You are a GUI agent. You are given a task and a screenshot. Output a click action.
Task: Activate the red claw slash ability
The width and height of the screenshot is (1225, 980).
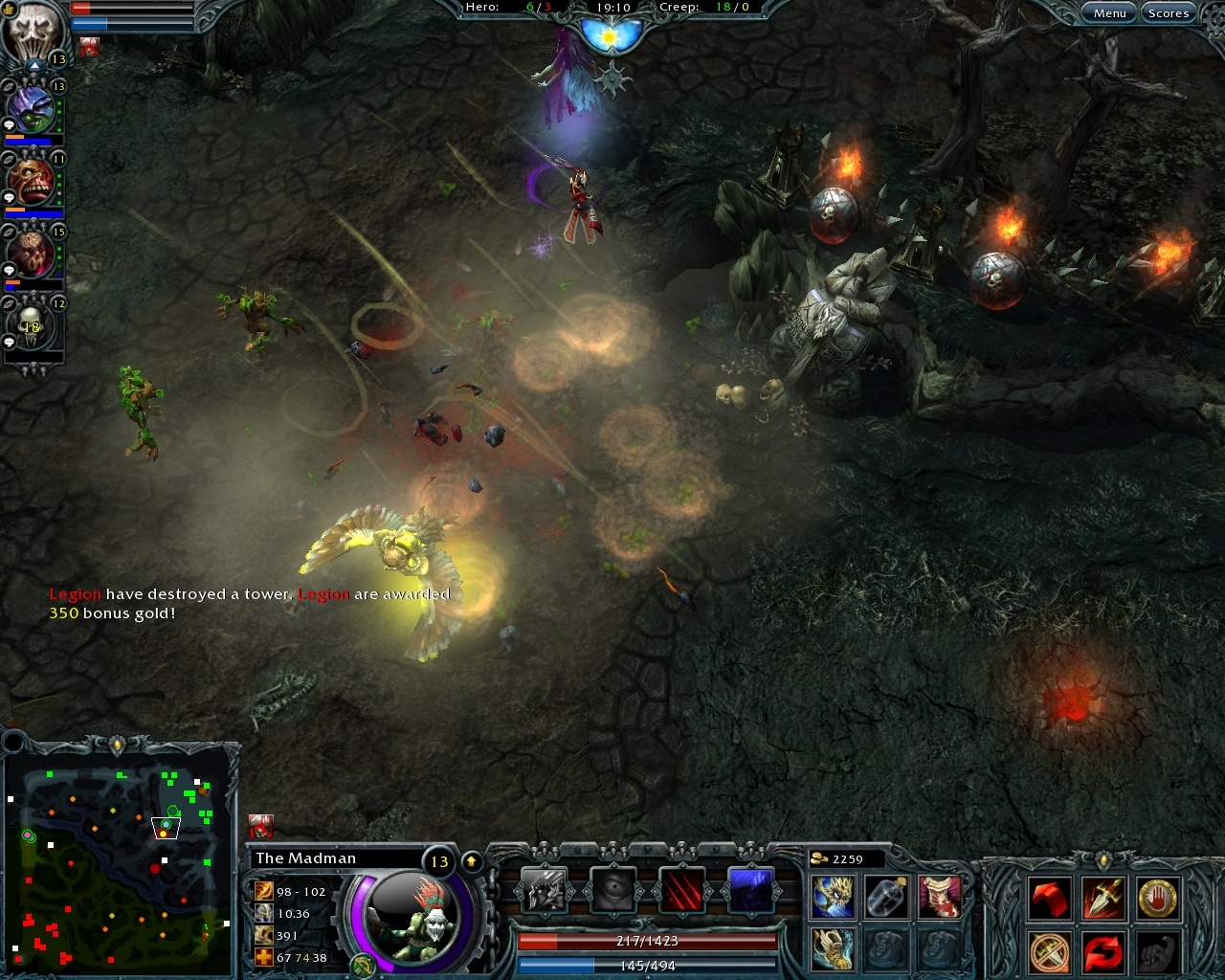click(681, 889)
